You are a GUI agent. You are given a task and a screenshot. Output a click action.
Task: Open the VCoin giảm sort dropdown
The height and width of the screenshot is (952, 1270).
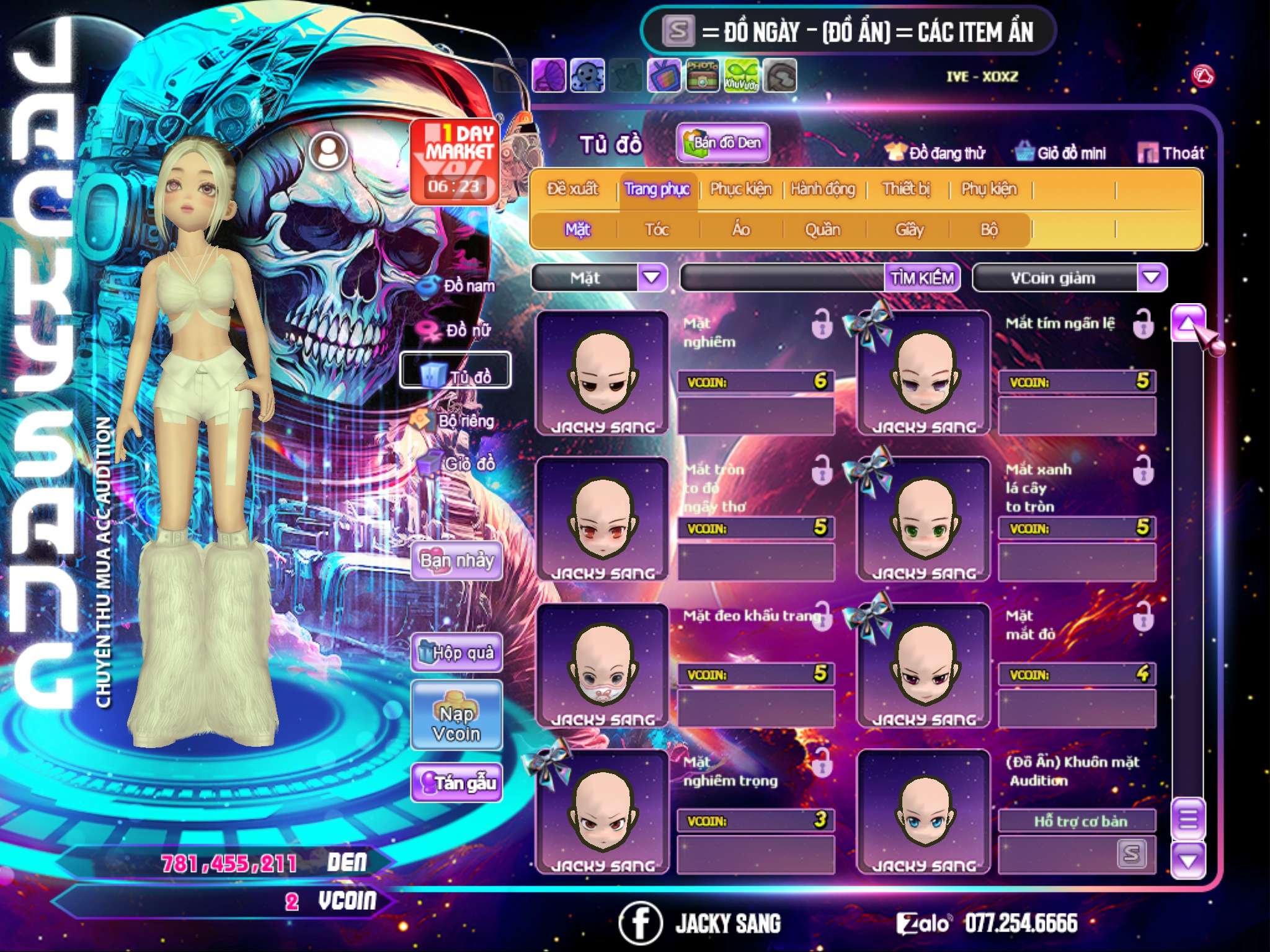(1152, 278)
